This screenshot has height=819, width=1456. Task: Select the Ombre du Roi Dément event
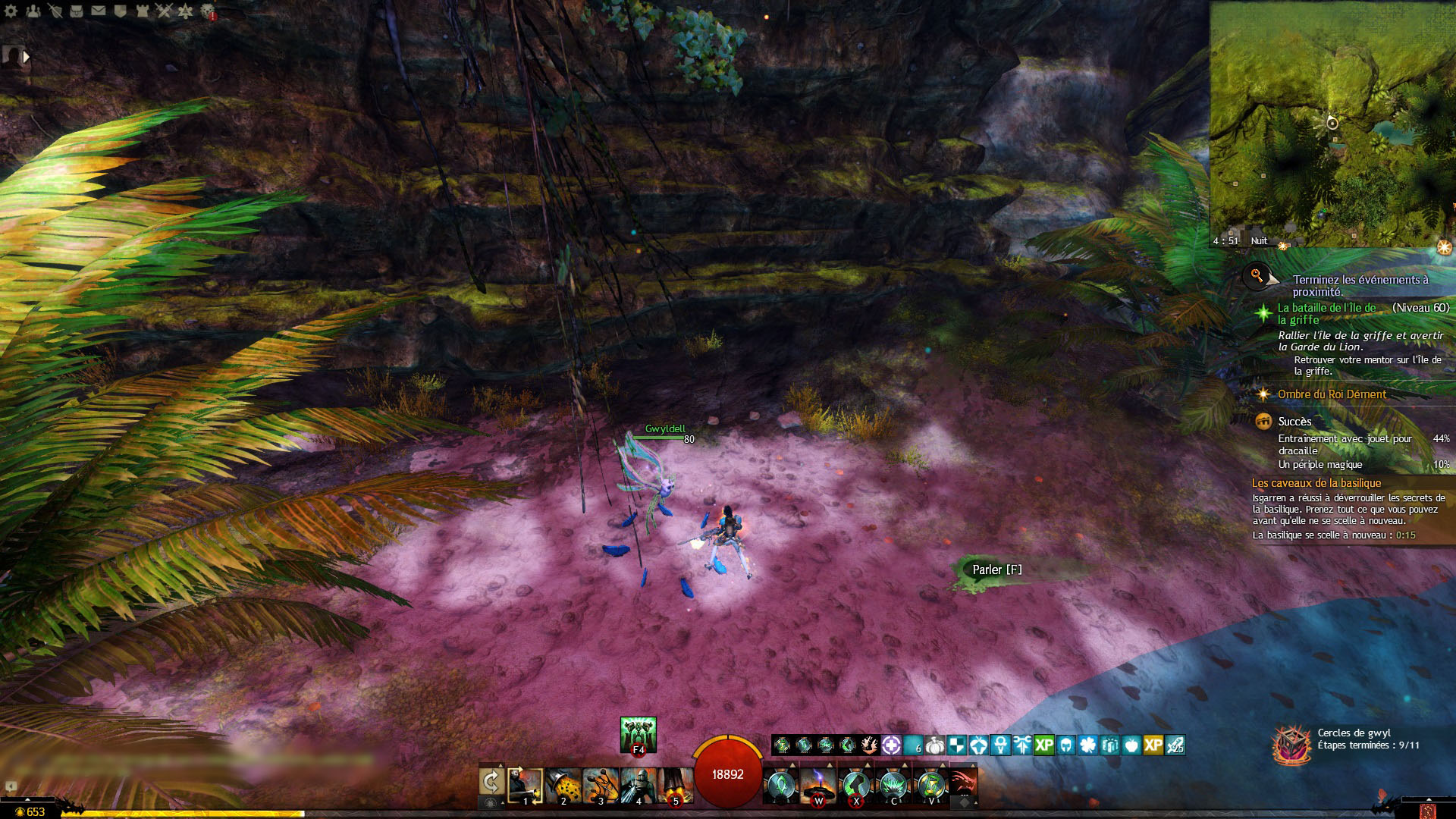pyautogui.click(x=1332, y=394)
